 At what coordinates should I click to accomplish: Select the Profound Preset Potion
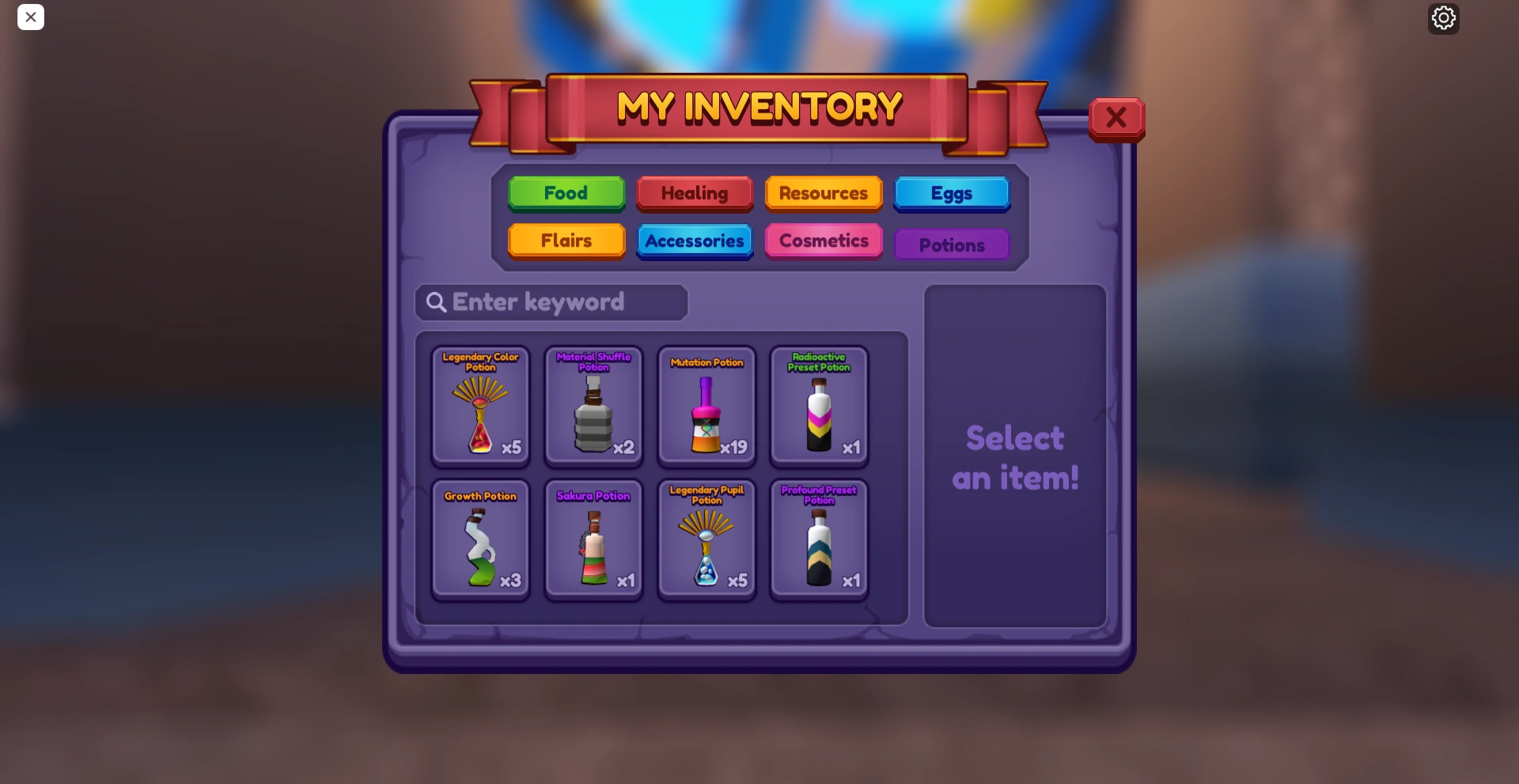[819, 540]
